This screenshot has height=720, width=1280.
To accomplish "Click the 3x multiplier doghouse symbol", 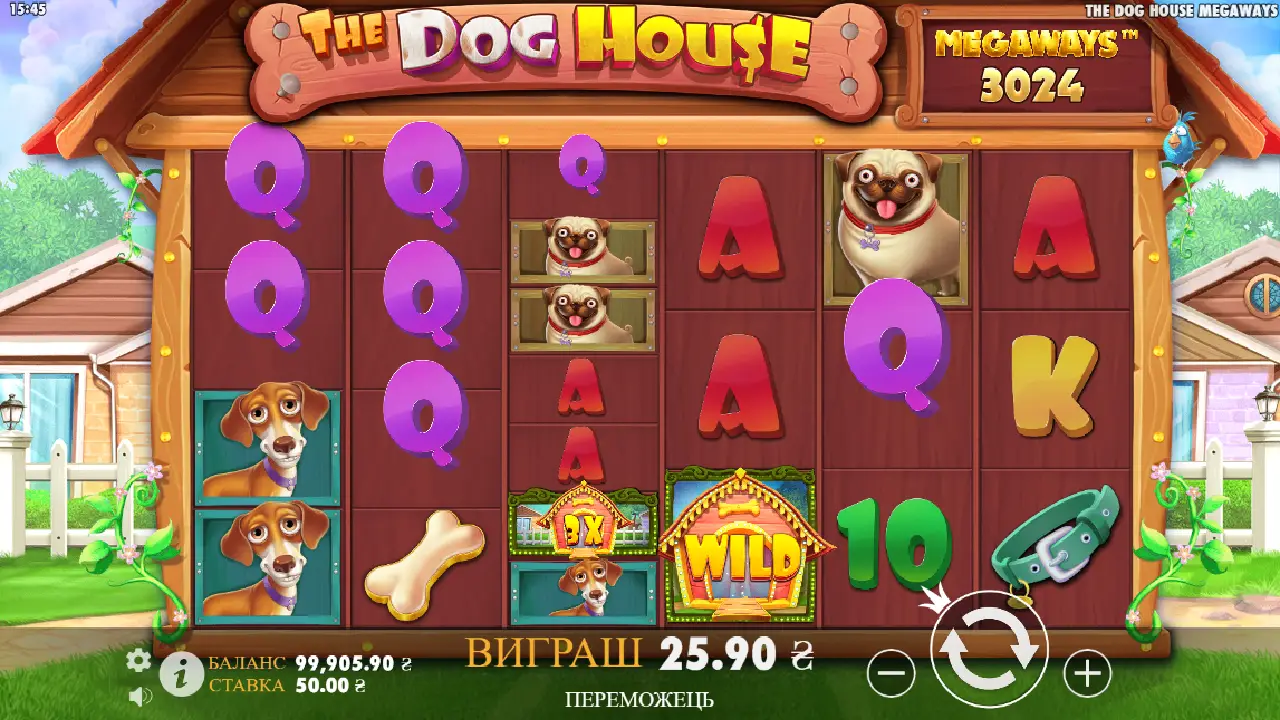I will click(582, 525).
